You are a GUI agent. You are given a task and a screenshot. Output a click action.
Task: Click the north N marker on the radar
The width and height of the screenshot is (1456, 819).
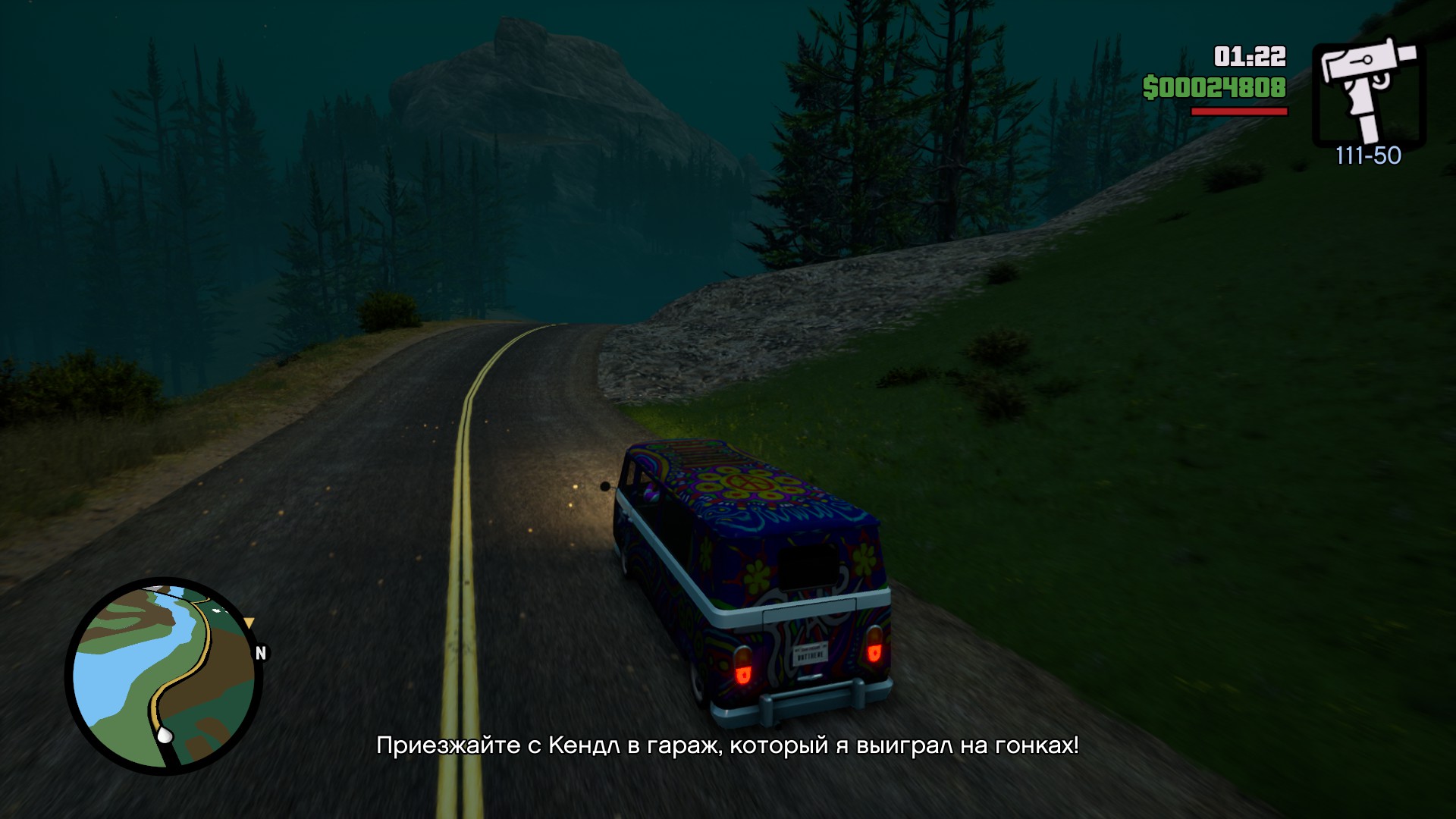(x=261, y=653)
